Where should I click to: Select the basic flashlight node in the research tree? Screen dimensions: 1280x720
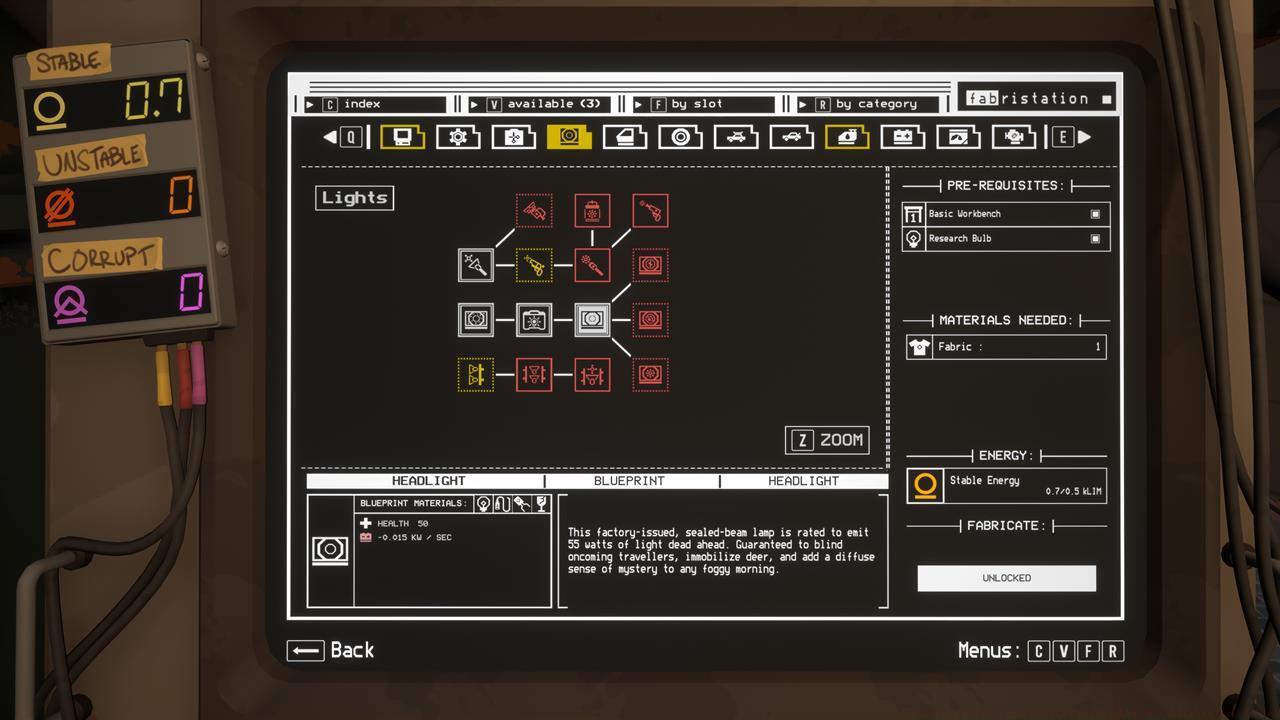point(476,264)
